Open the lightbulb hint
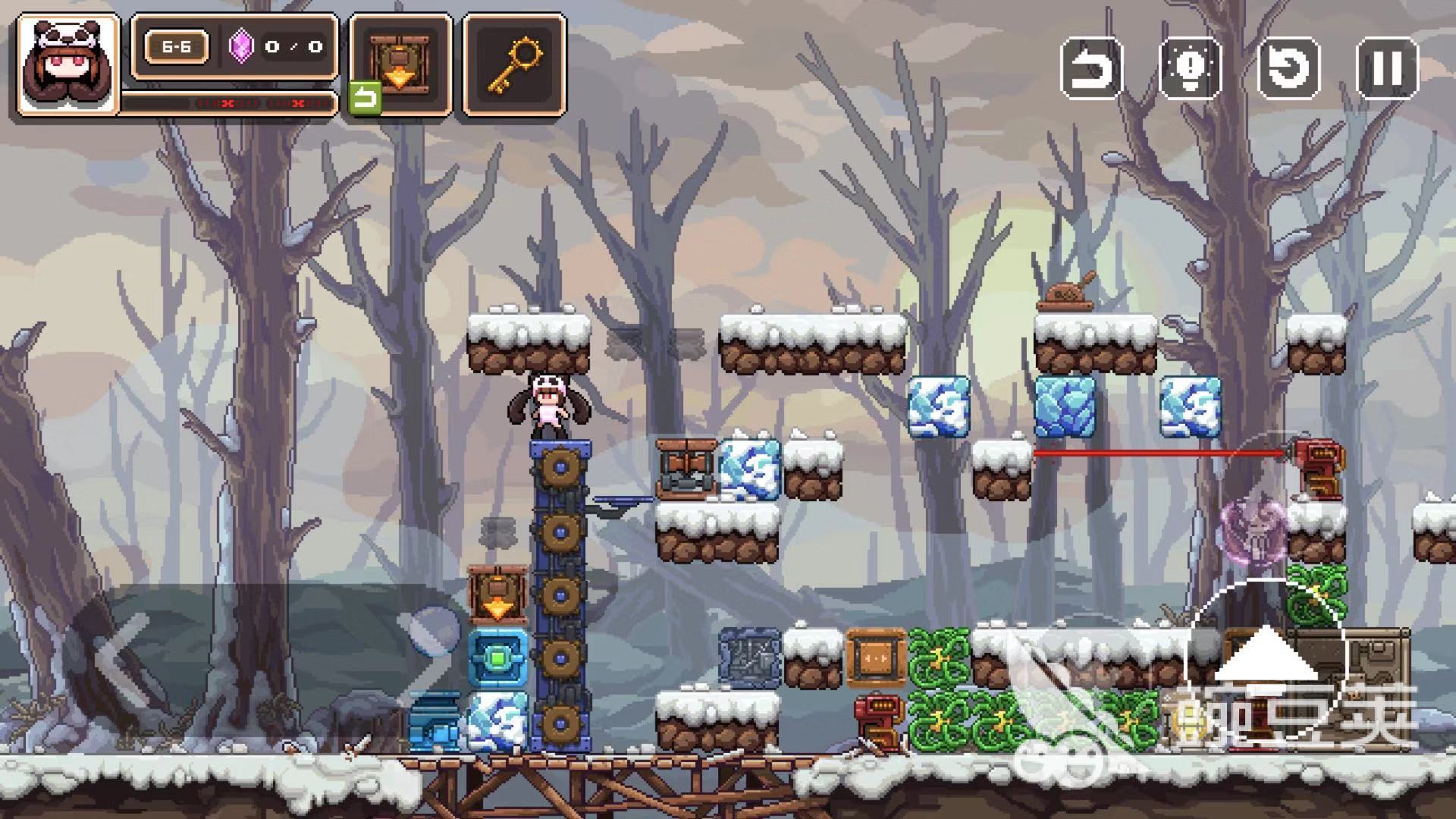 pyautogui.click(x=1190, y=68)
